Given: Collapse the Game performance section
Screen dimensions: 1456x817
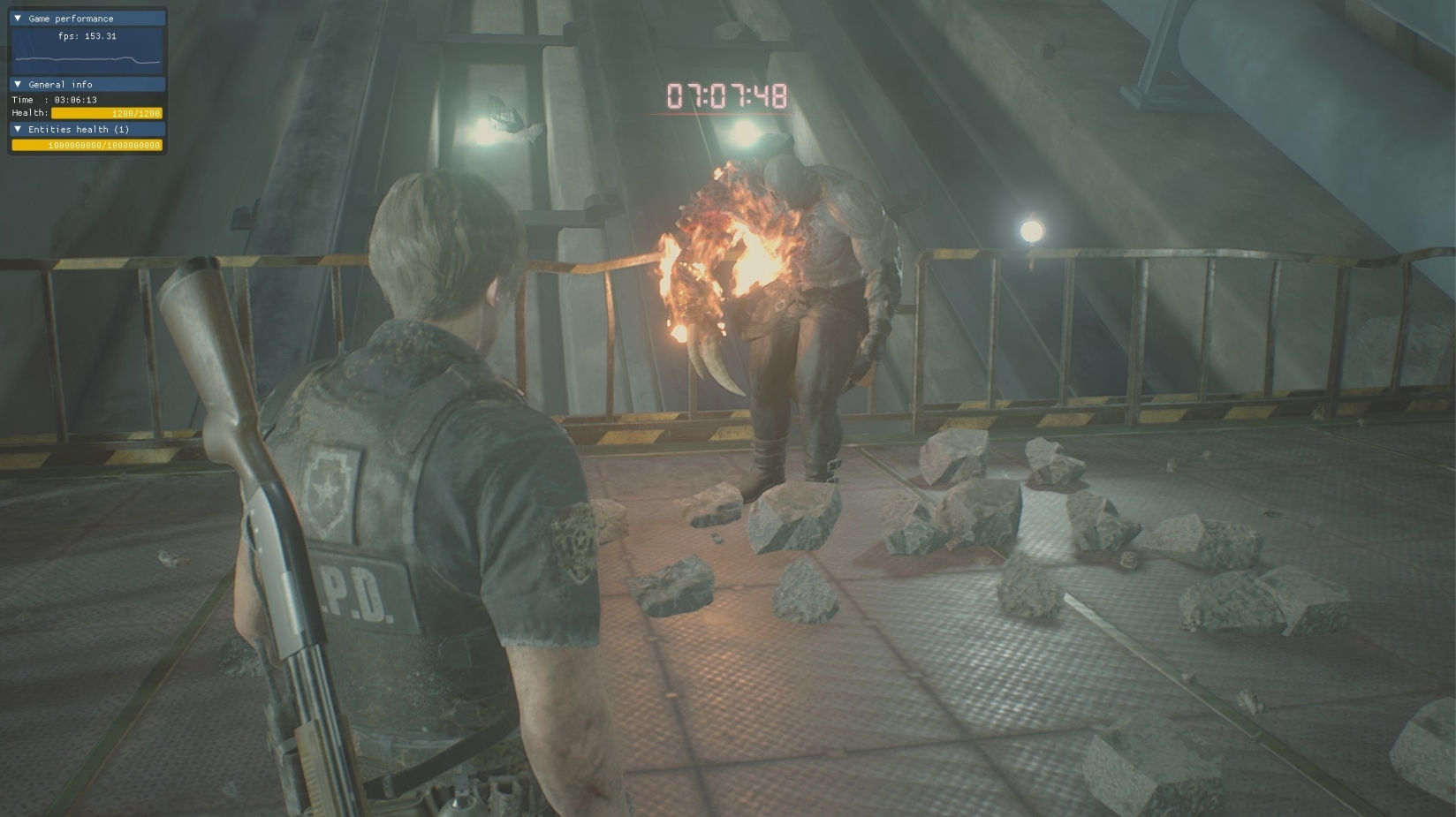Looking at the screenshot, I should tap(18, 19).
